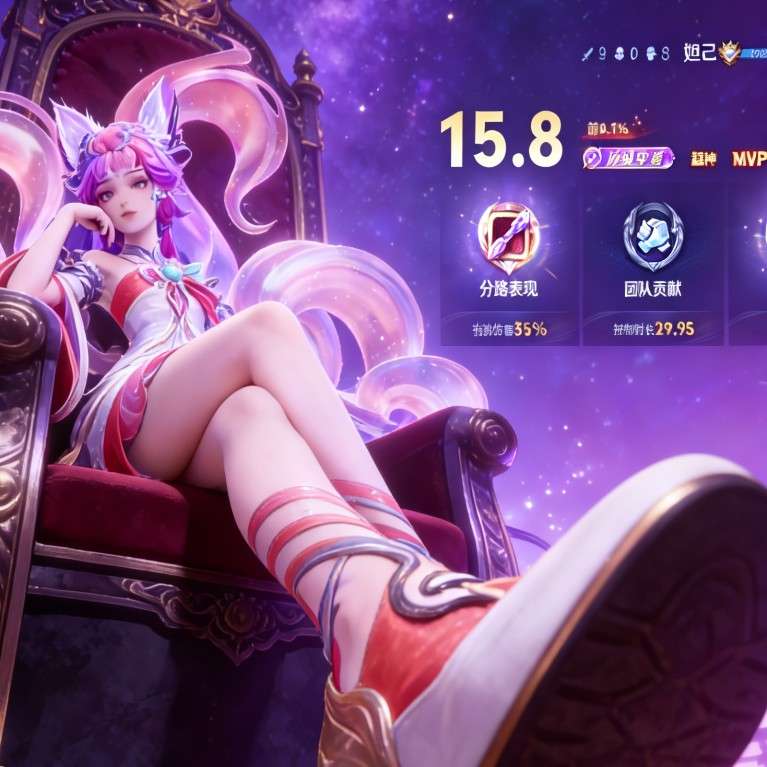The width and height of the screenshot is (767, 767).
Task: Open the 分路表现 lane performance card
Action: pyautogui.click(x=509, y=265)
